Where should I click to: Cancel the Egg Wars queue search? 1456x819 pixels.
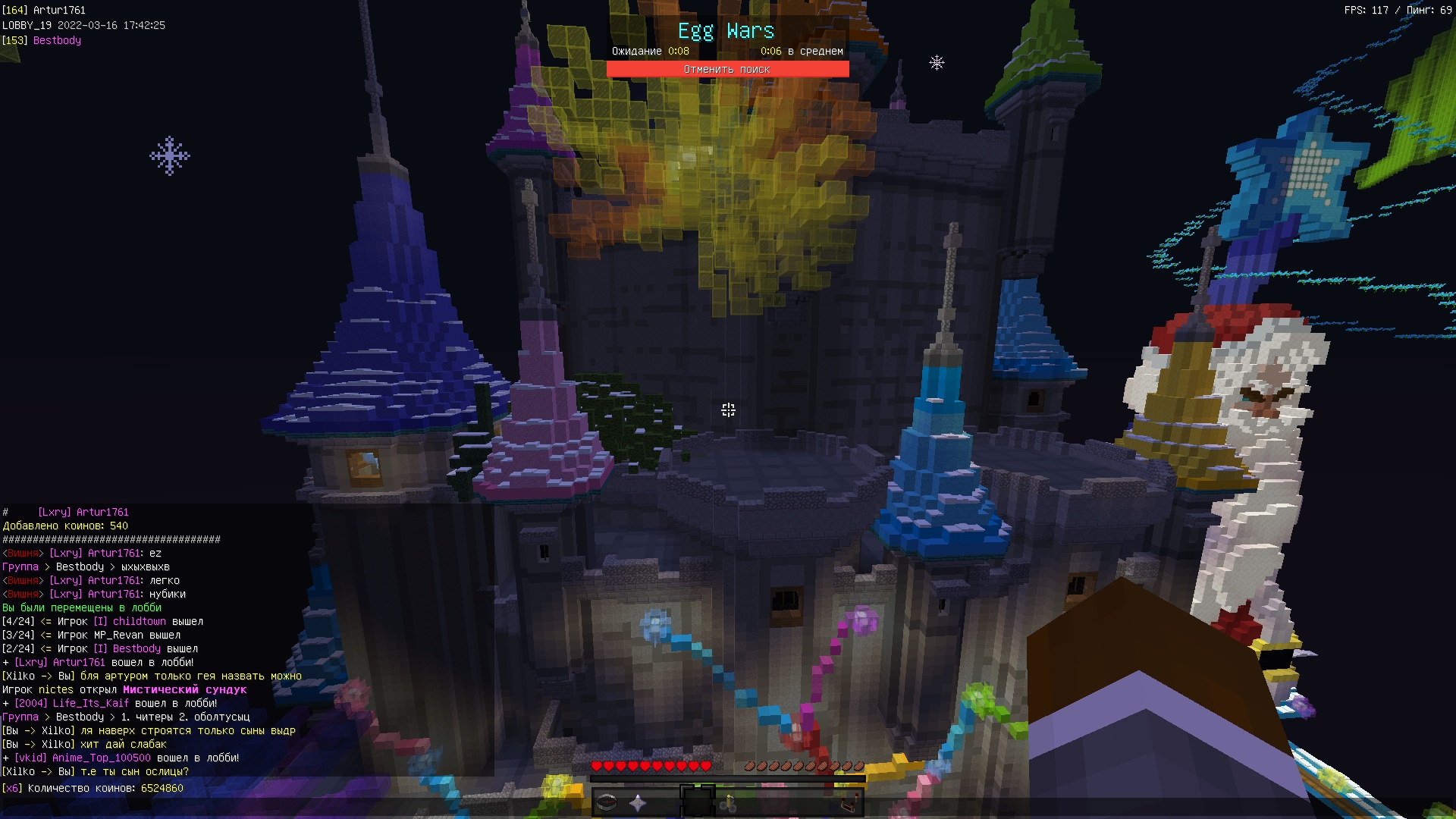[727, 69]
